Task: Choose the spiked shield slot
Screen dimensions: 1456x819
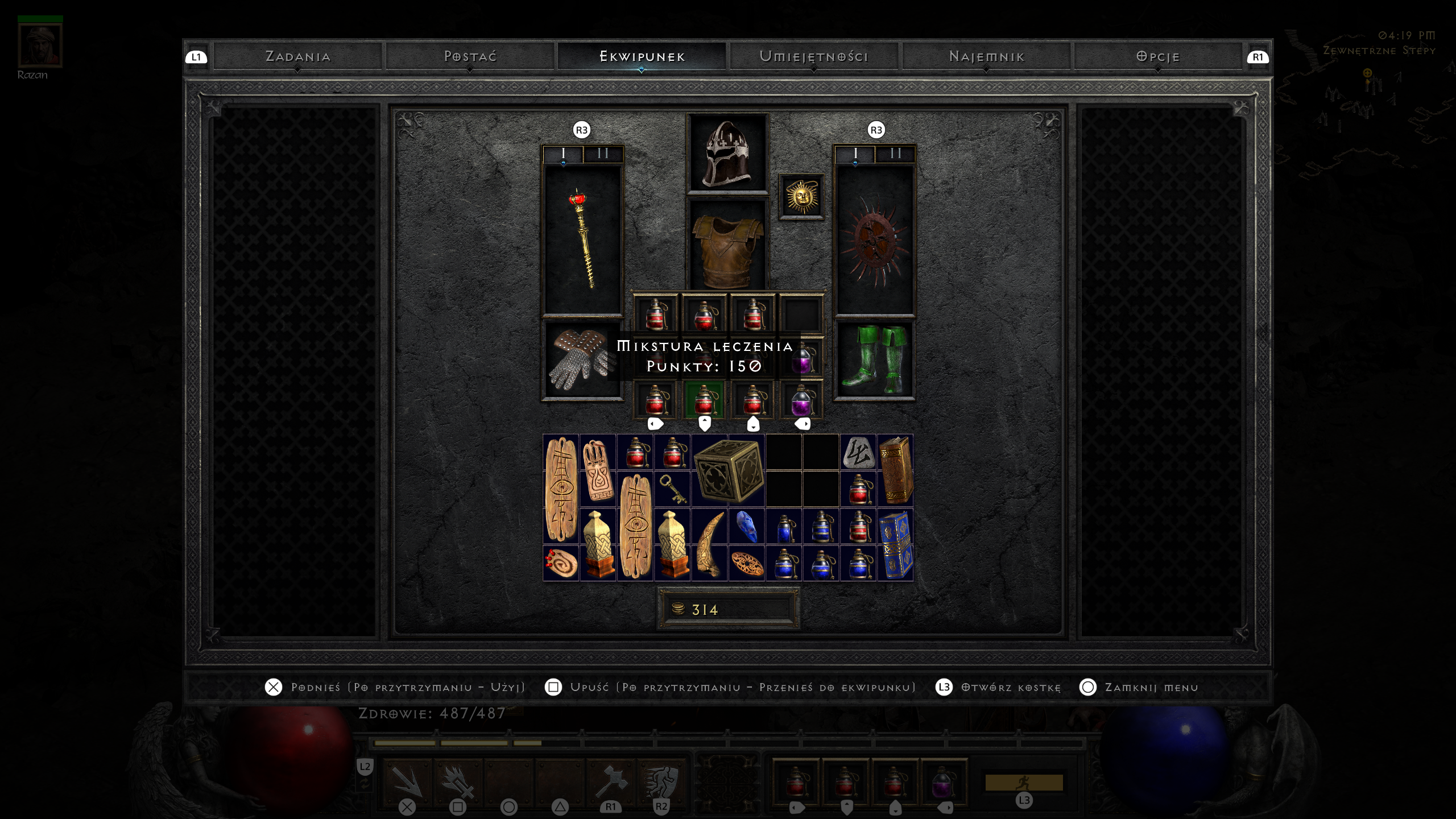Action: (874, 240)
